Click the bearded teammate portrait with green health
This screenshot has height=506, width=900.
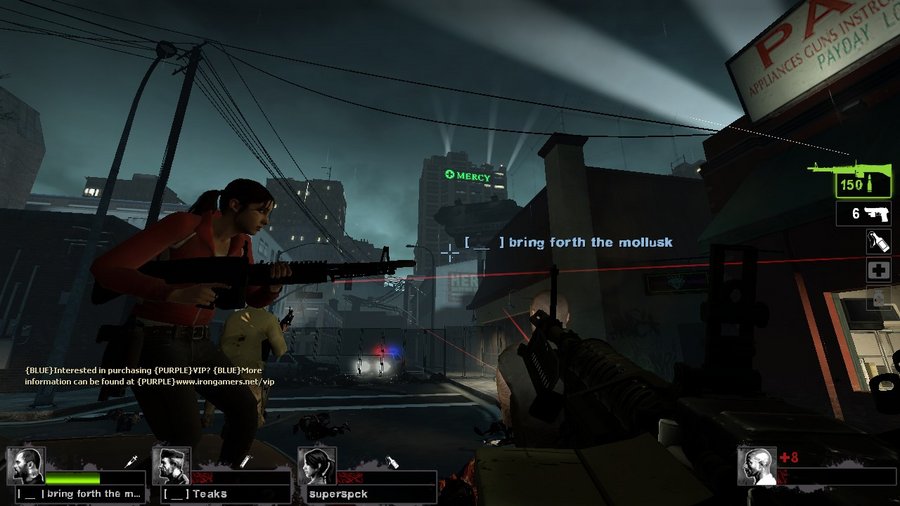coord(25,466)
